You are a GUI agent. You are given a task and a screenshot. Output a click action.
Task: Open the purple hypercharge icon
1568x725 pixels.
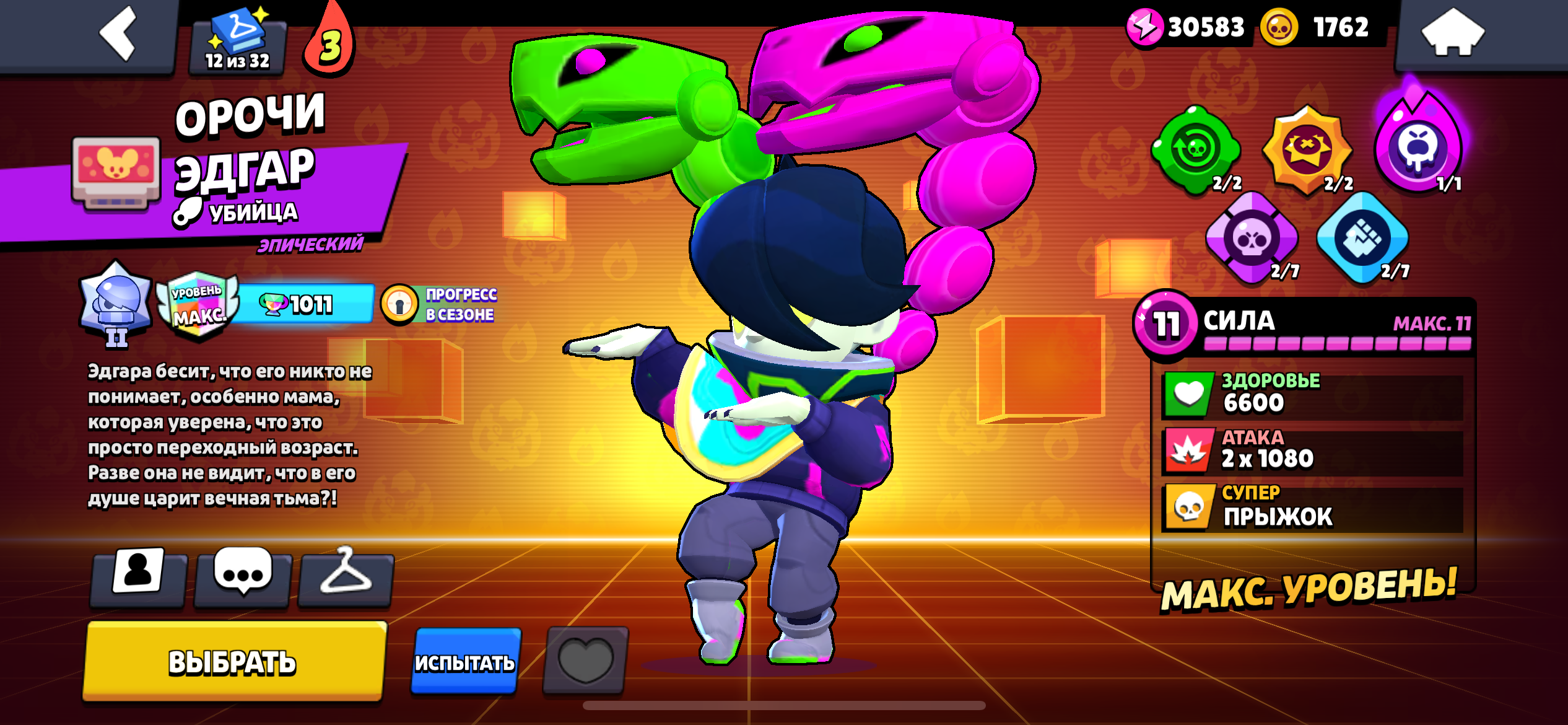[1418, 147]
